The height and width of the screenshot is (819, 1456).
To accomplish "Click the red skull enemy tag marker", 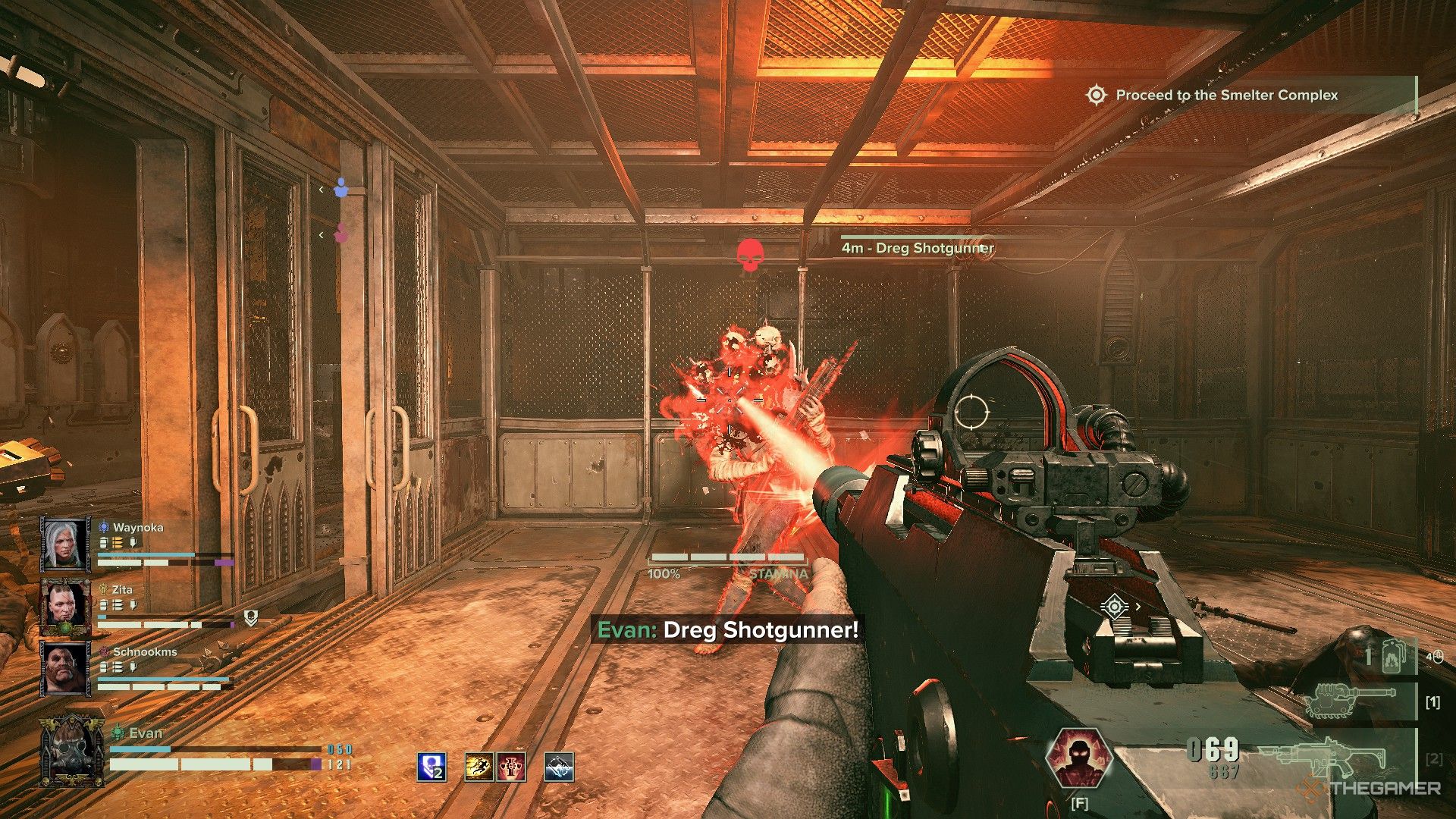I will point(749,256).
